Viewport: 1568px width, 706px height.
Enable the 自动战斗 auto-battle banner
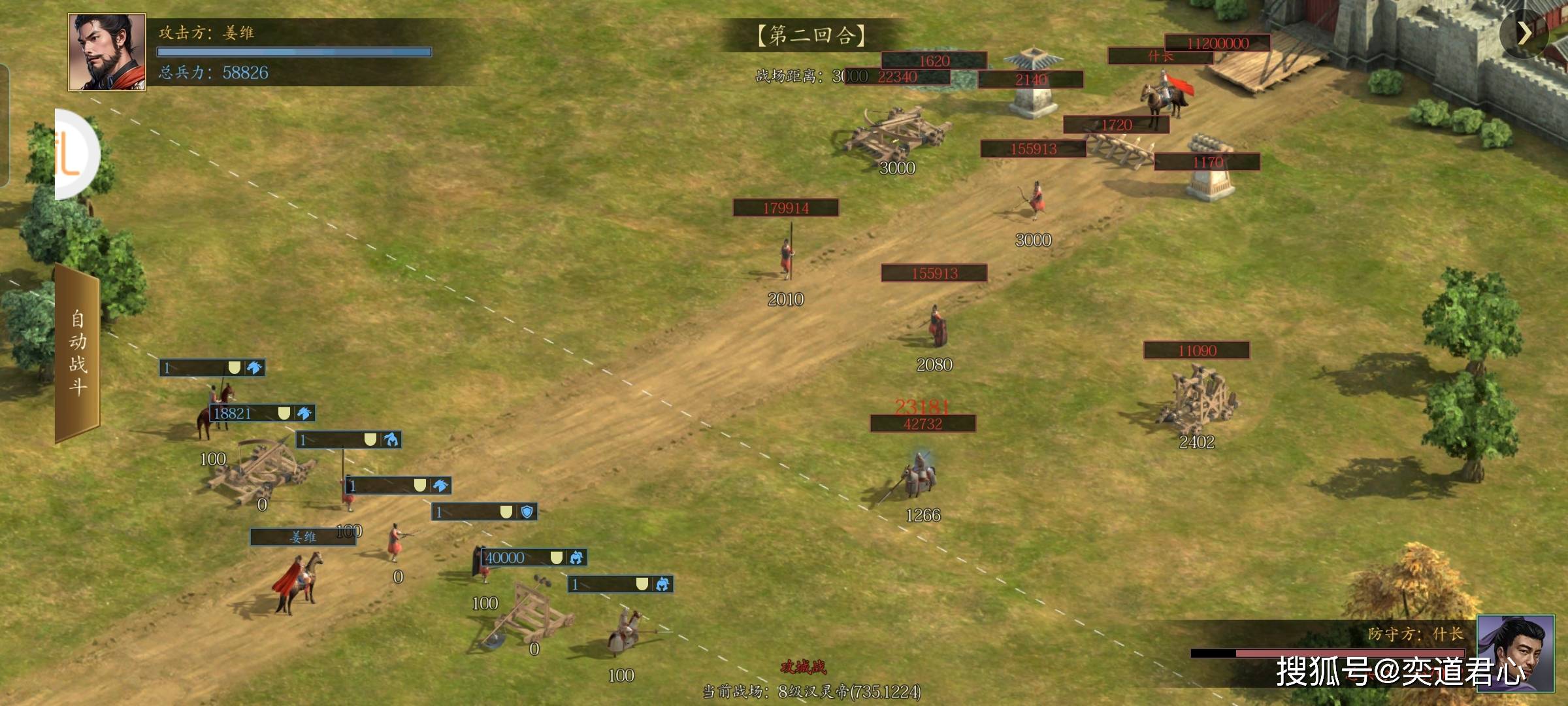tap(78, 353)
